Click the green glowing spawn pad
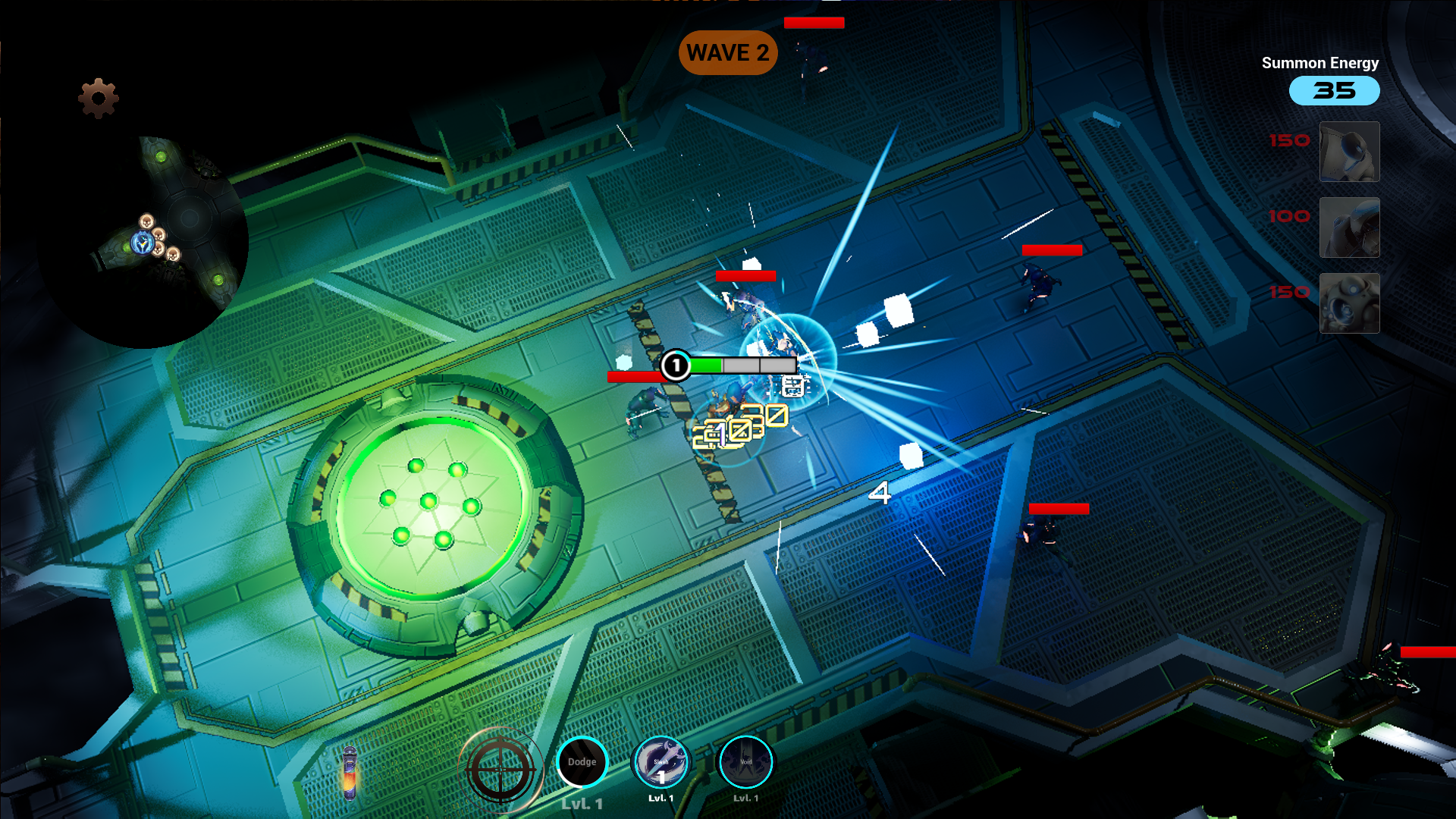1456x819 pixels. pyautogui.click(x=432, y=504)
